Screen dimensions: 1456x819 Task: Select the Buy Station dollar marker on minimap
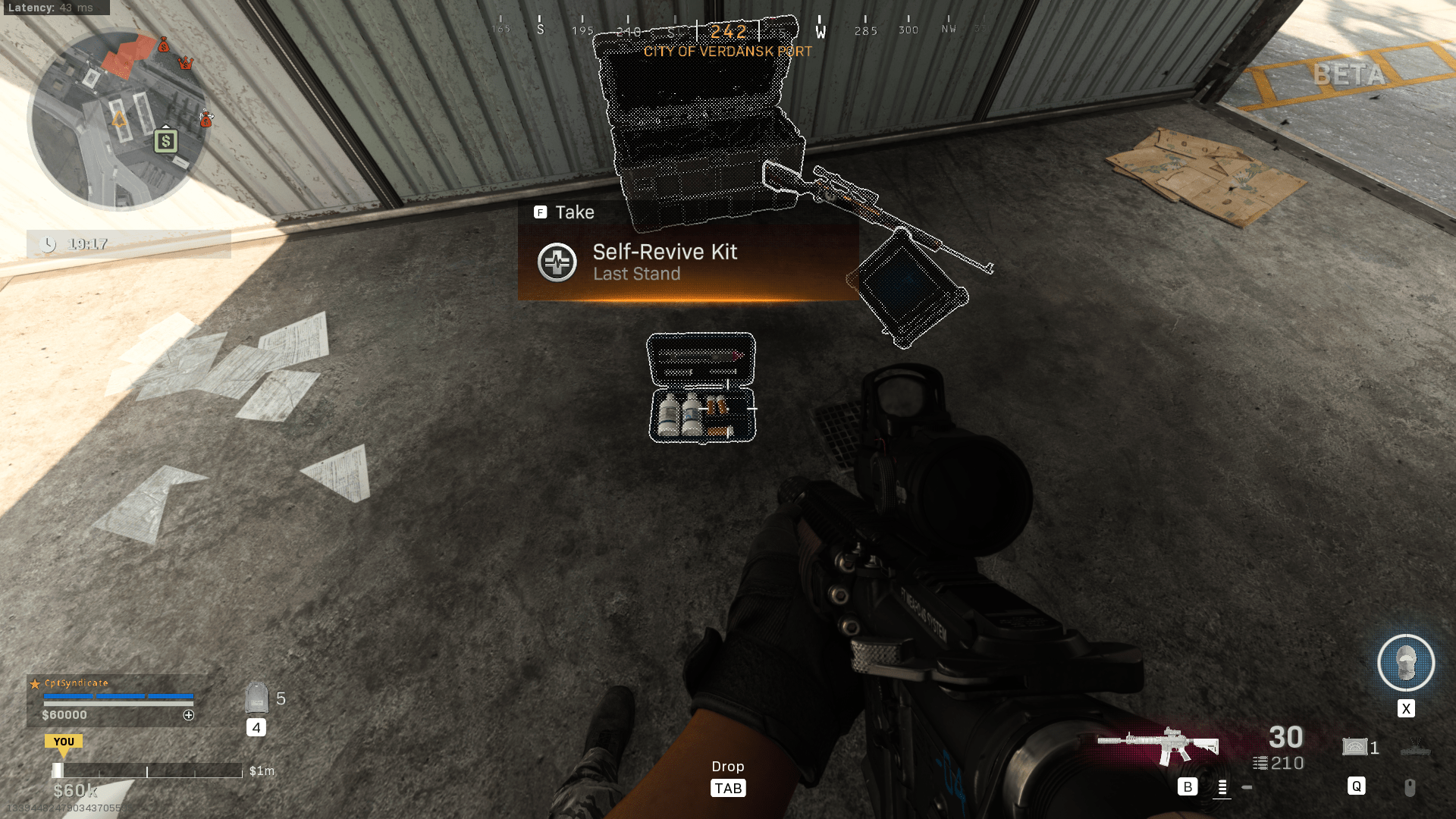click(x=165, y=141)
